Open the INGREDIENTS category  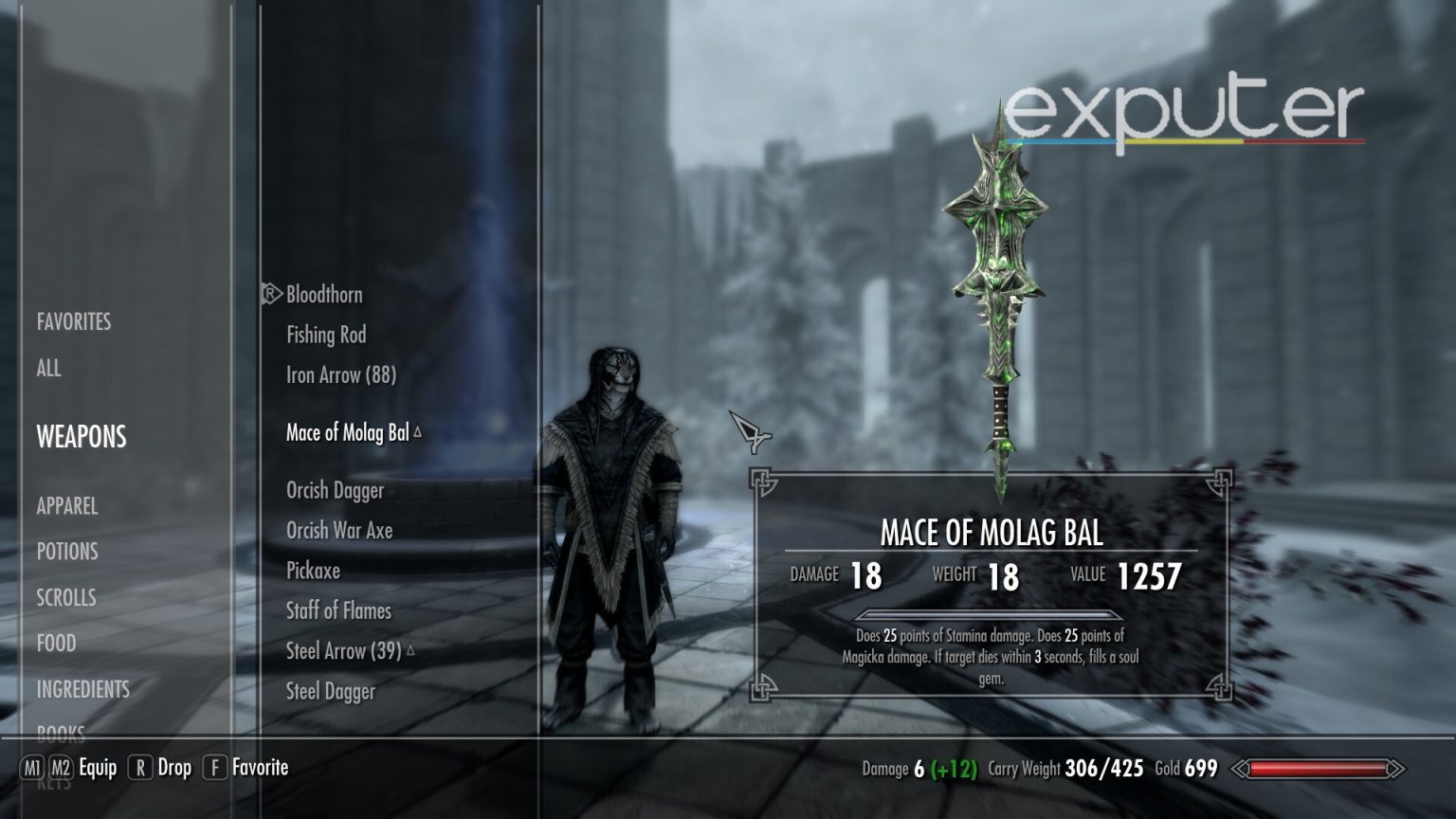click(x=82, y=690)
